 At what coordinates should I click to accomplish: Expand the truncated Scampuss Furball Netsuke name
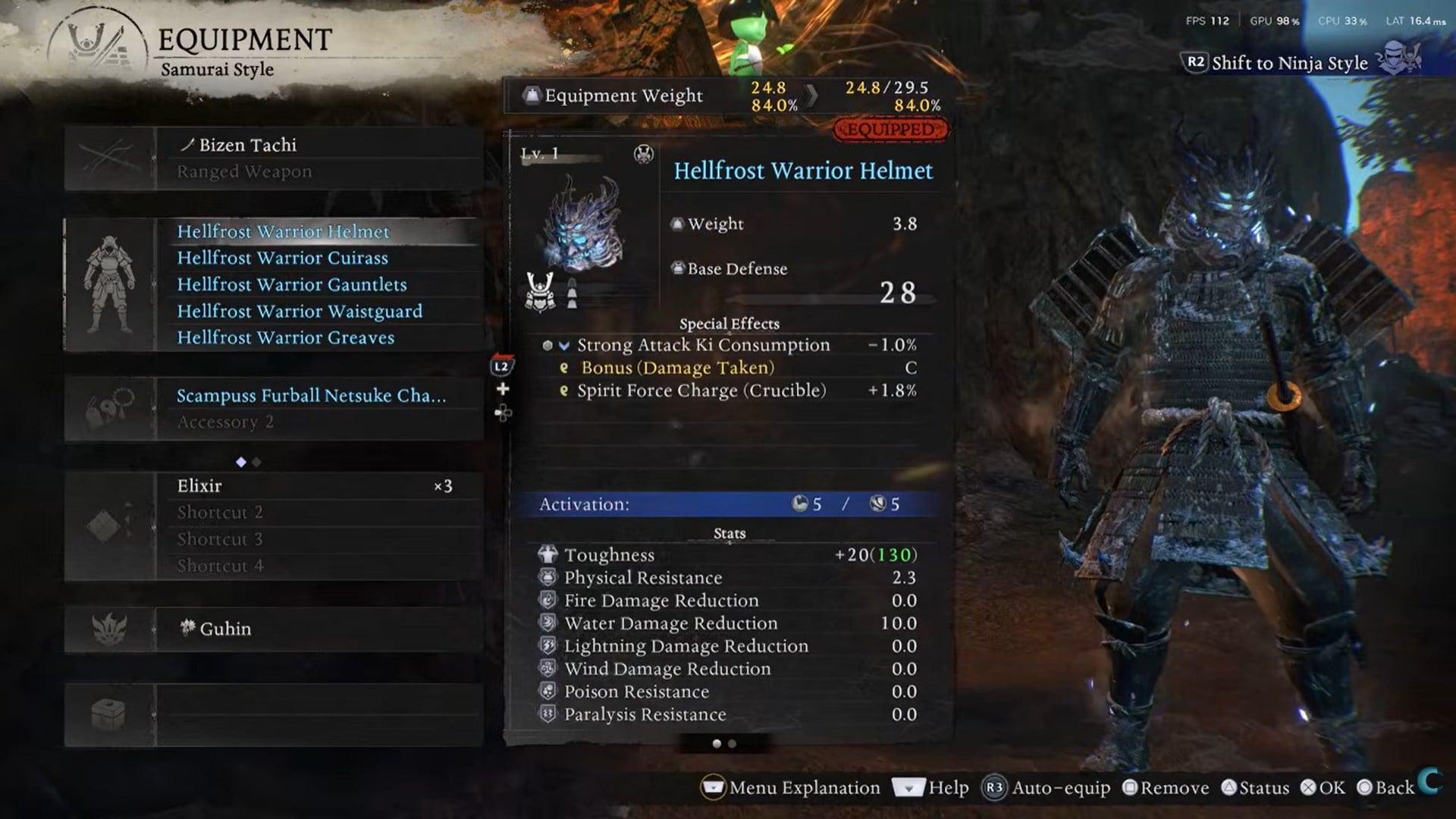311,395
